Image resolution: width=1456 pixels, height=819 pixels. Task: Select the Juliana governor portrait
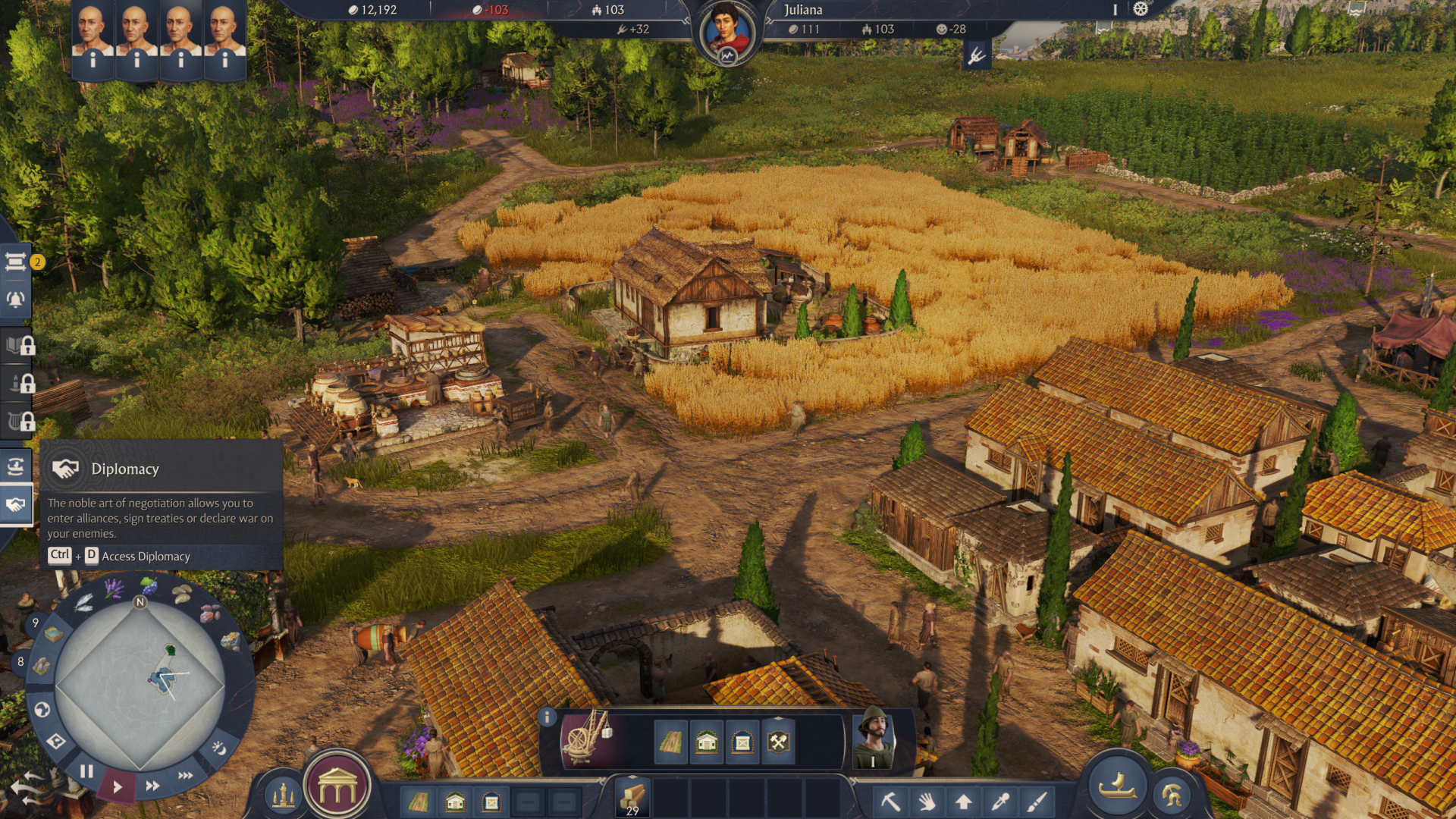pos(727,34)
